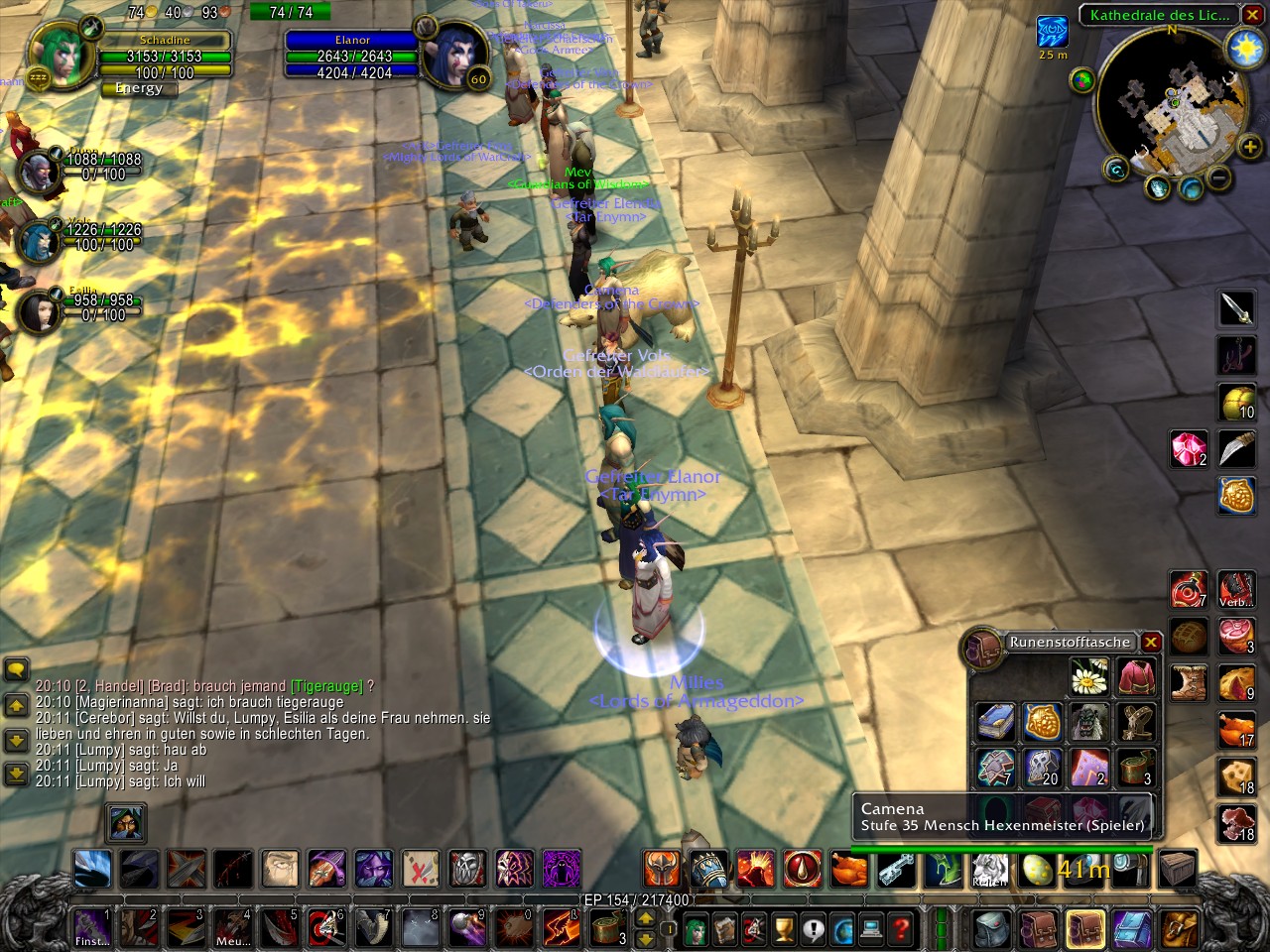Open the main menu computer icon
This screenshot has width=1270, height=952.
point(872,929)
